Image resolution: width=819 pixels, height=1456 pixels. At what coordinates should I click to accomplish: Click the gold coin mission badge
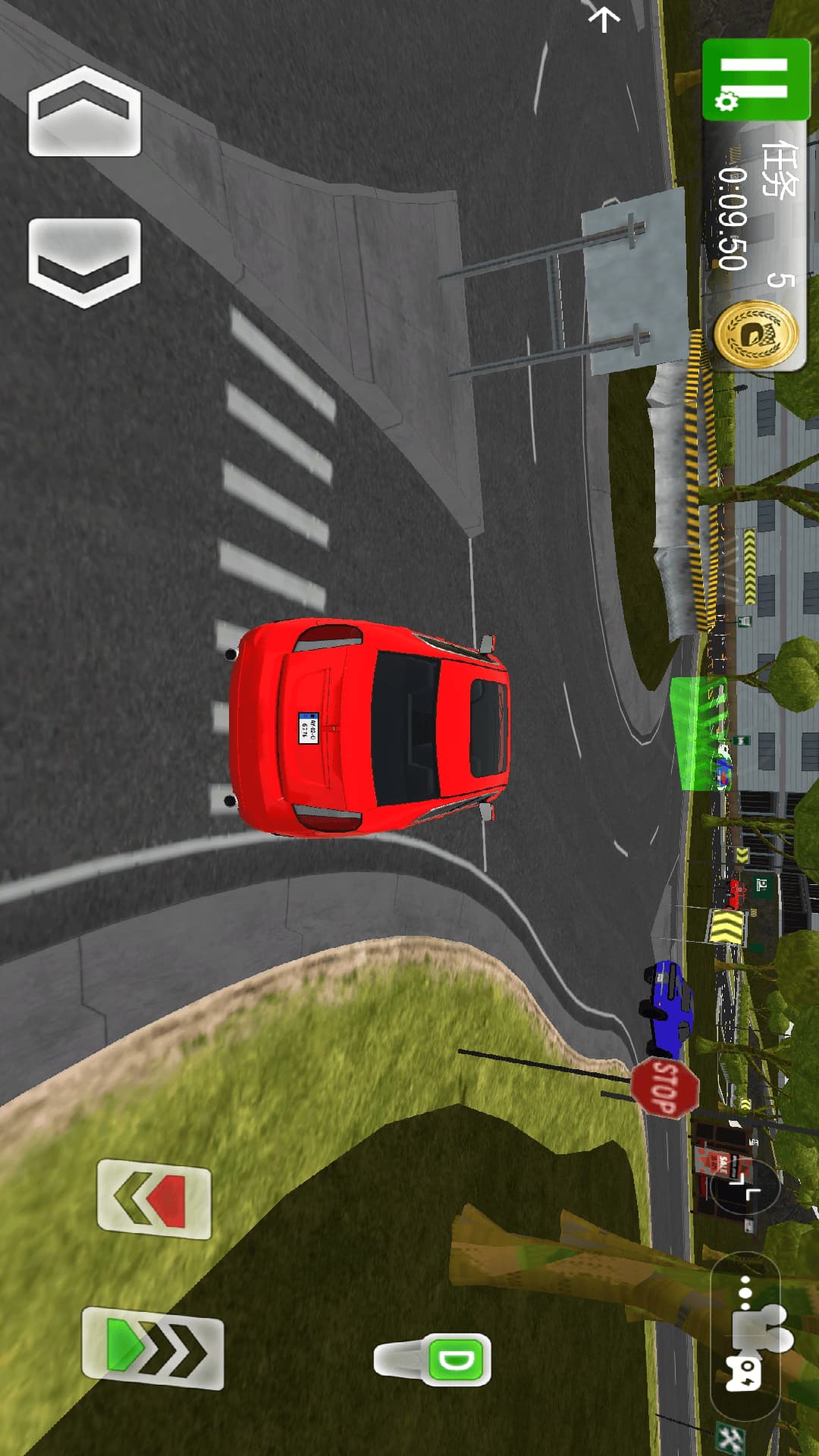click(755, 334)
